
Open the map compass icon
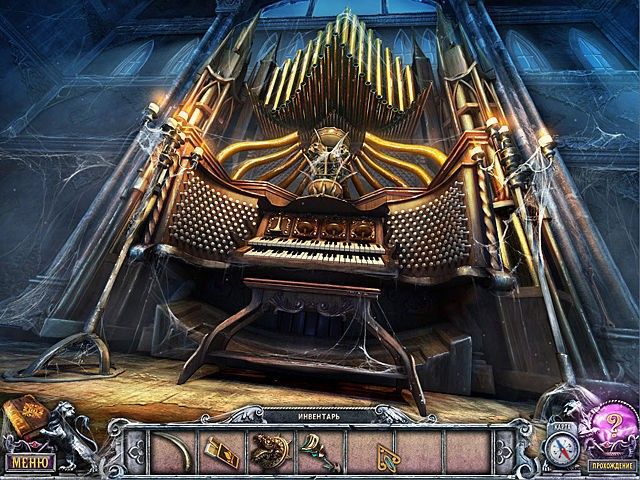pyautogui.click(x=563, y=444)
